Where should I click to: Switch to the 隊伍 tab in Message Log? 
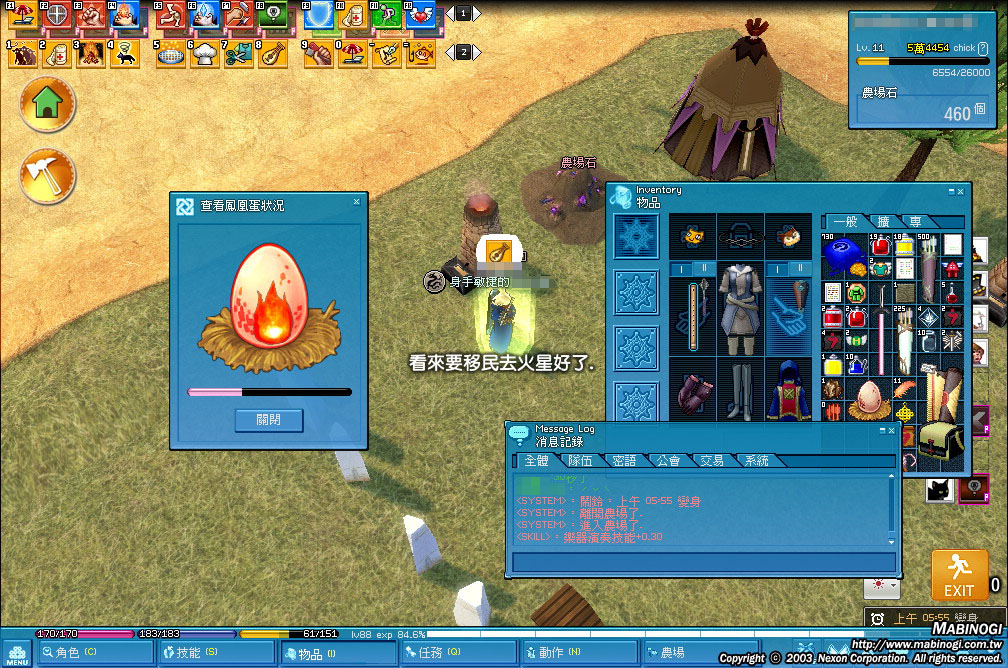pyautogui.click(x=580, y=461)
